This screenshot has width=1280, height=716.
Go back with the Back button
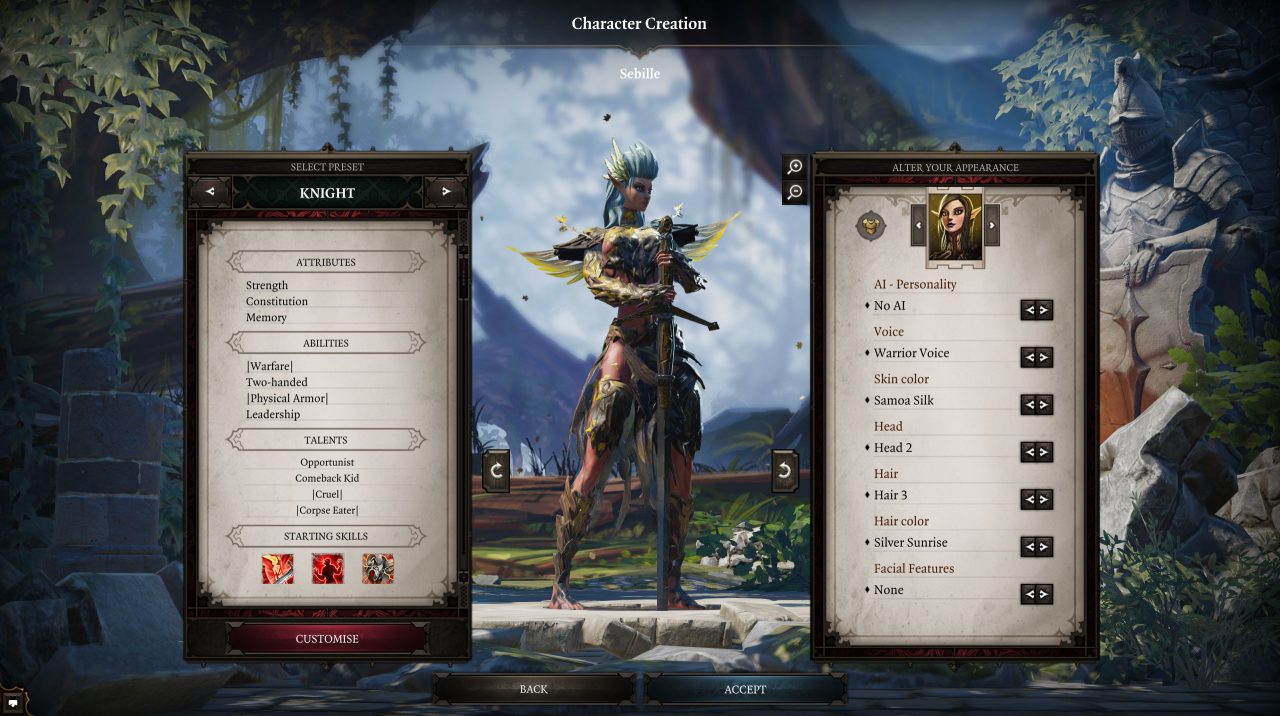coord(533,689)
